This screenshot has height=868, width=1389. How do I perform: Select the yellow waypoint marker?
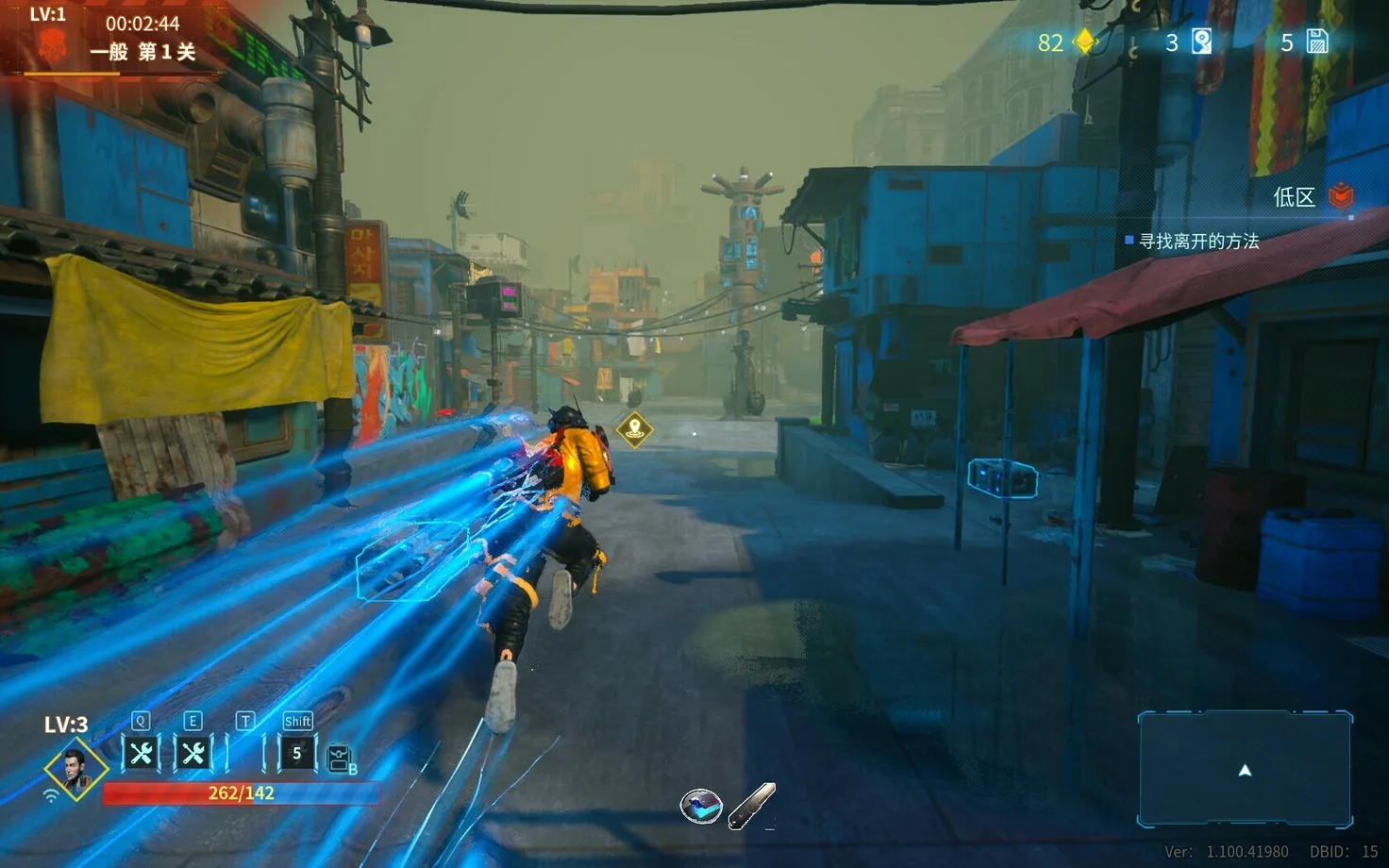635,429
